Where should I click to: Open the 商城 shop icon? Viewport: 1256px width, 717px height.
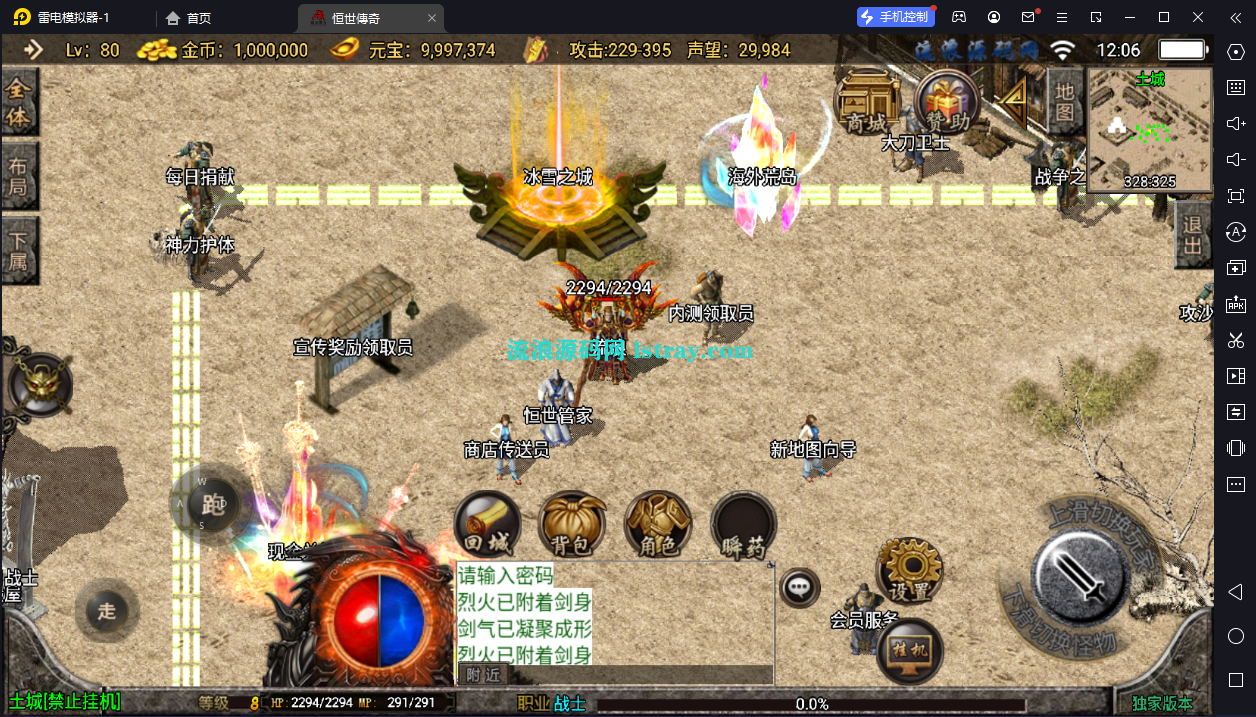point(865,102)
